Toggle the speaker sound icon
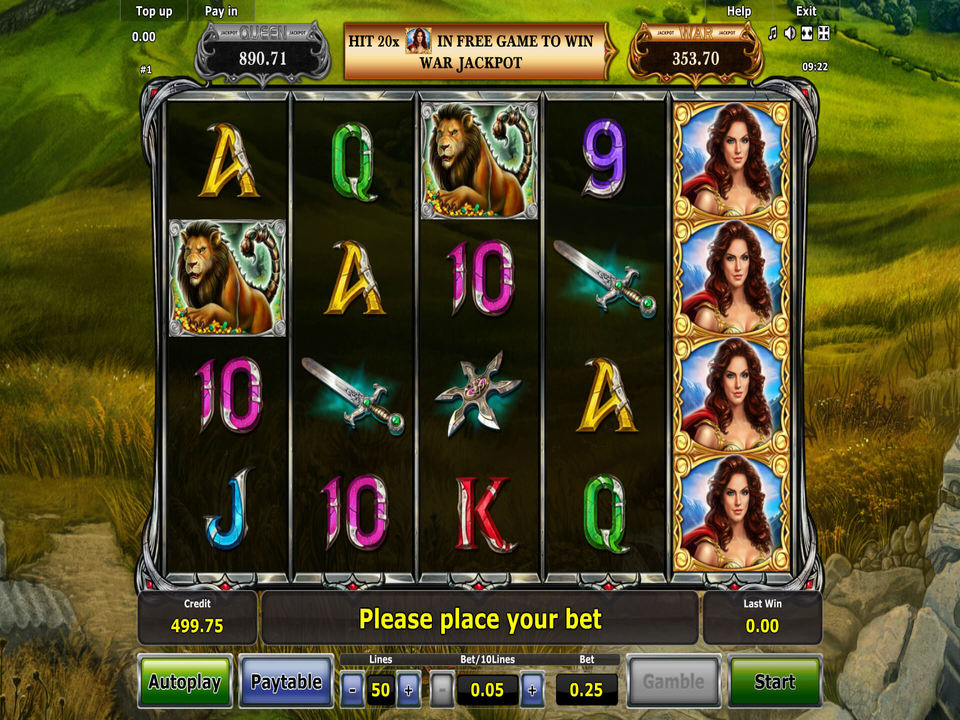Screen dimensions: 960x720 coord(789,34)
